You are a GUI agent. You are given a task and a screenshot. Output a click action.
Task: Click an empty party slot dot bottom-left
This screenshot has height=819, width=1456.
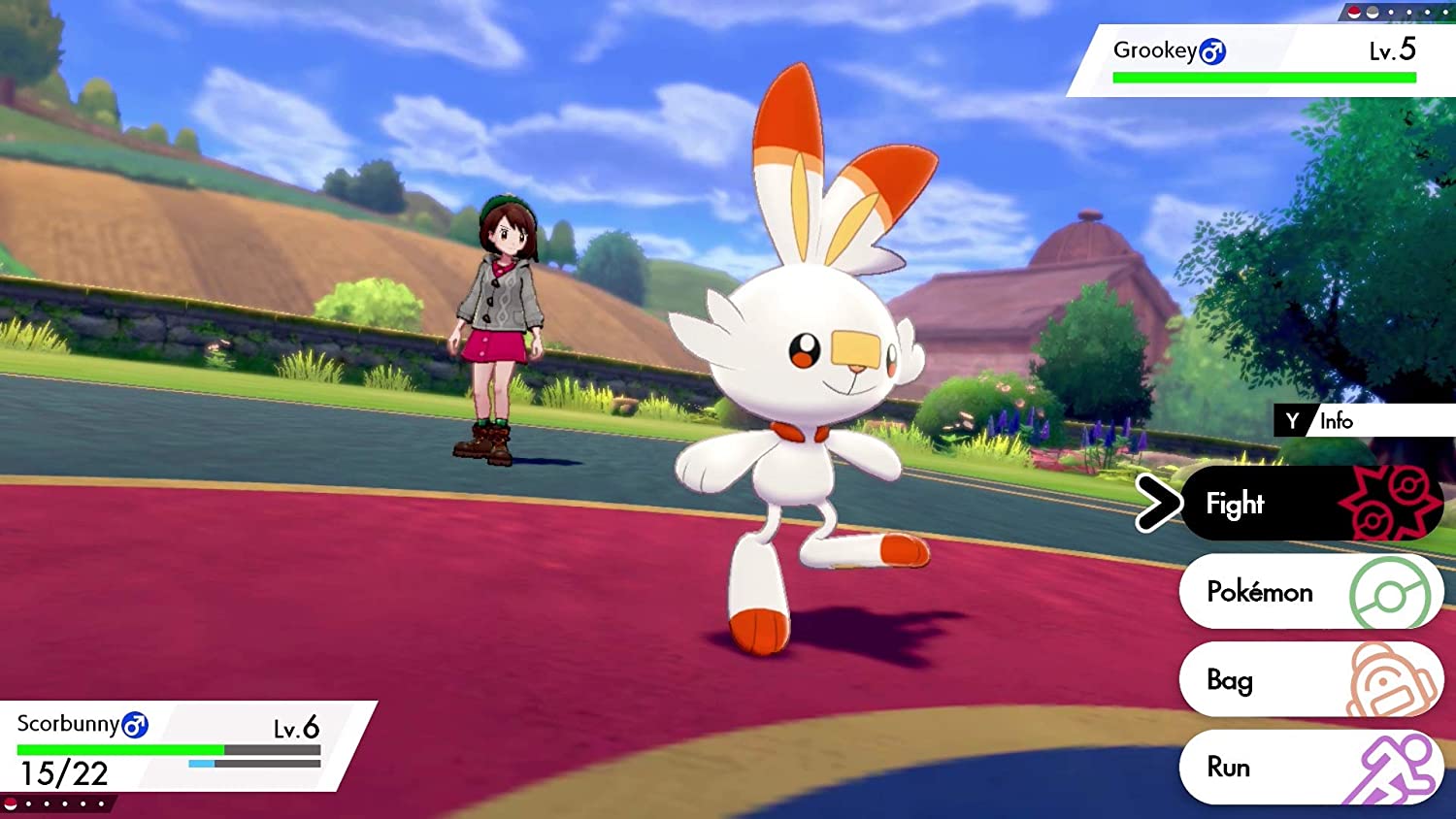click(x=47, y=803)
